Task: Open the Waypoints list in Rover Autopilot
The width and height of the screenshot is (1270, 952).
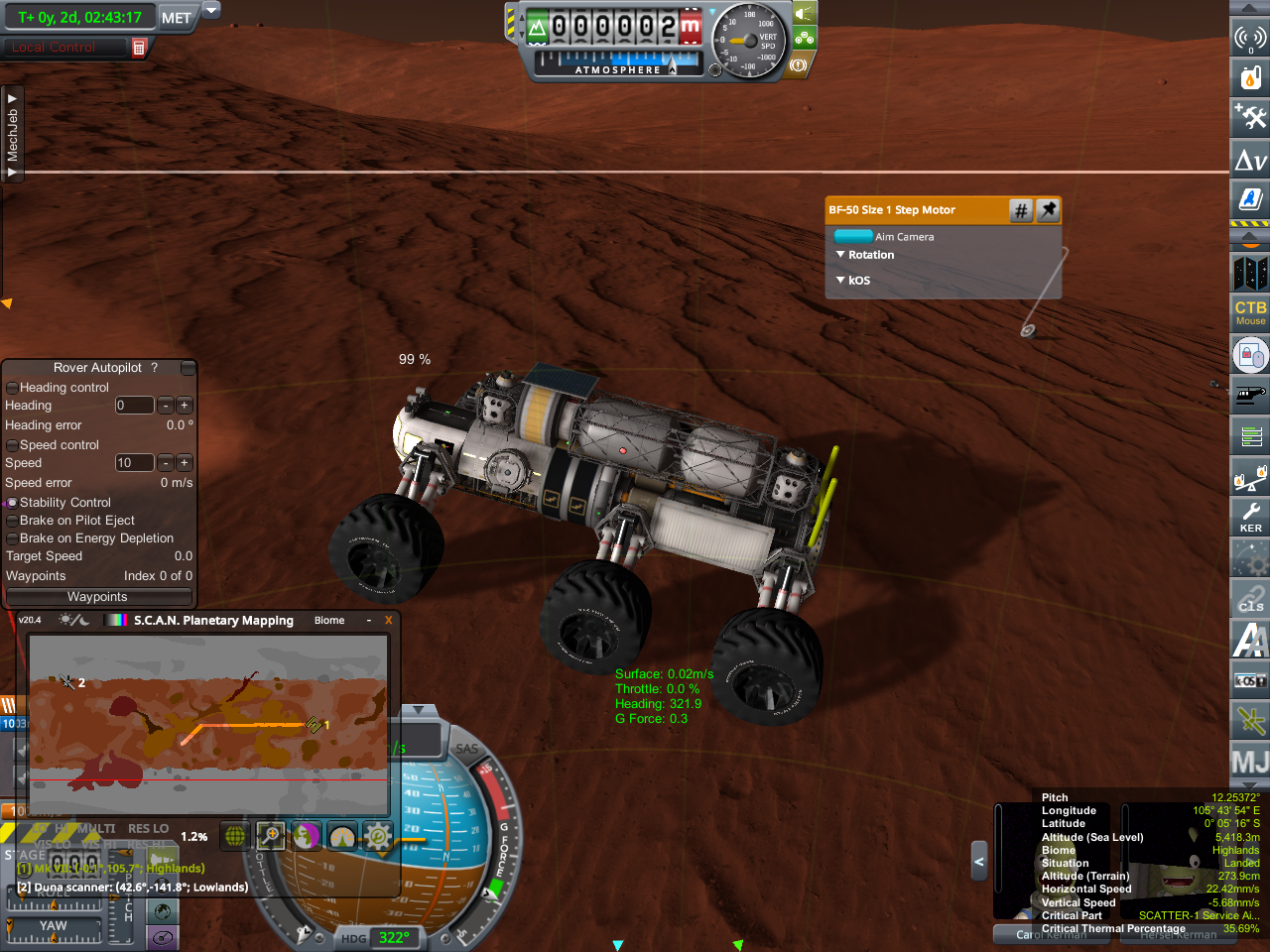Action: click(x=97, y=597)
